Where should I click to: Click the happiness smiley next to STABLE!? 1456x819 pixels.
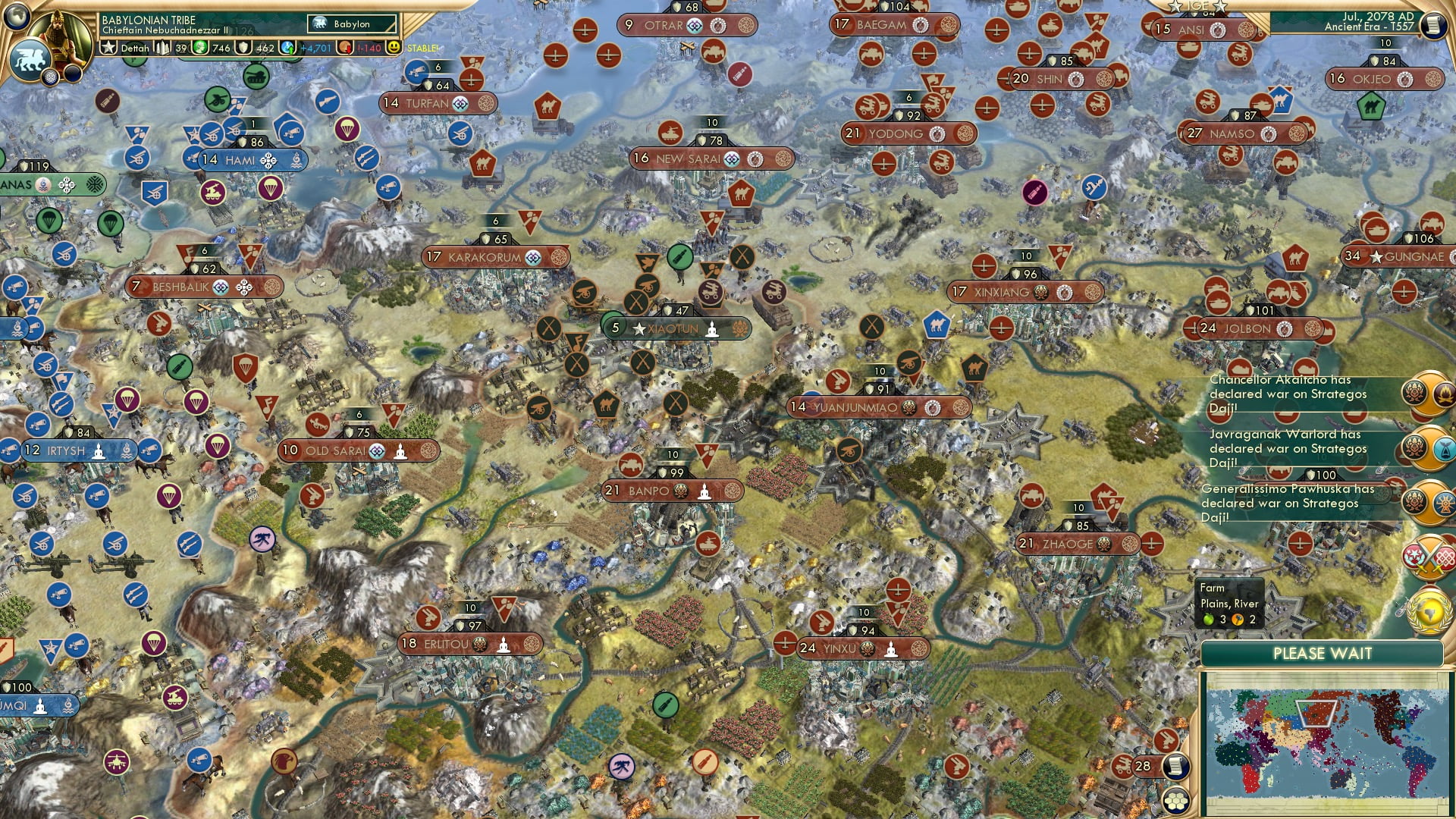point(394,47)
